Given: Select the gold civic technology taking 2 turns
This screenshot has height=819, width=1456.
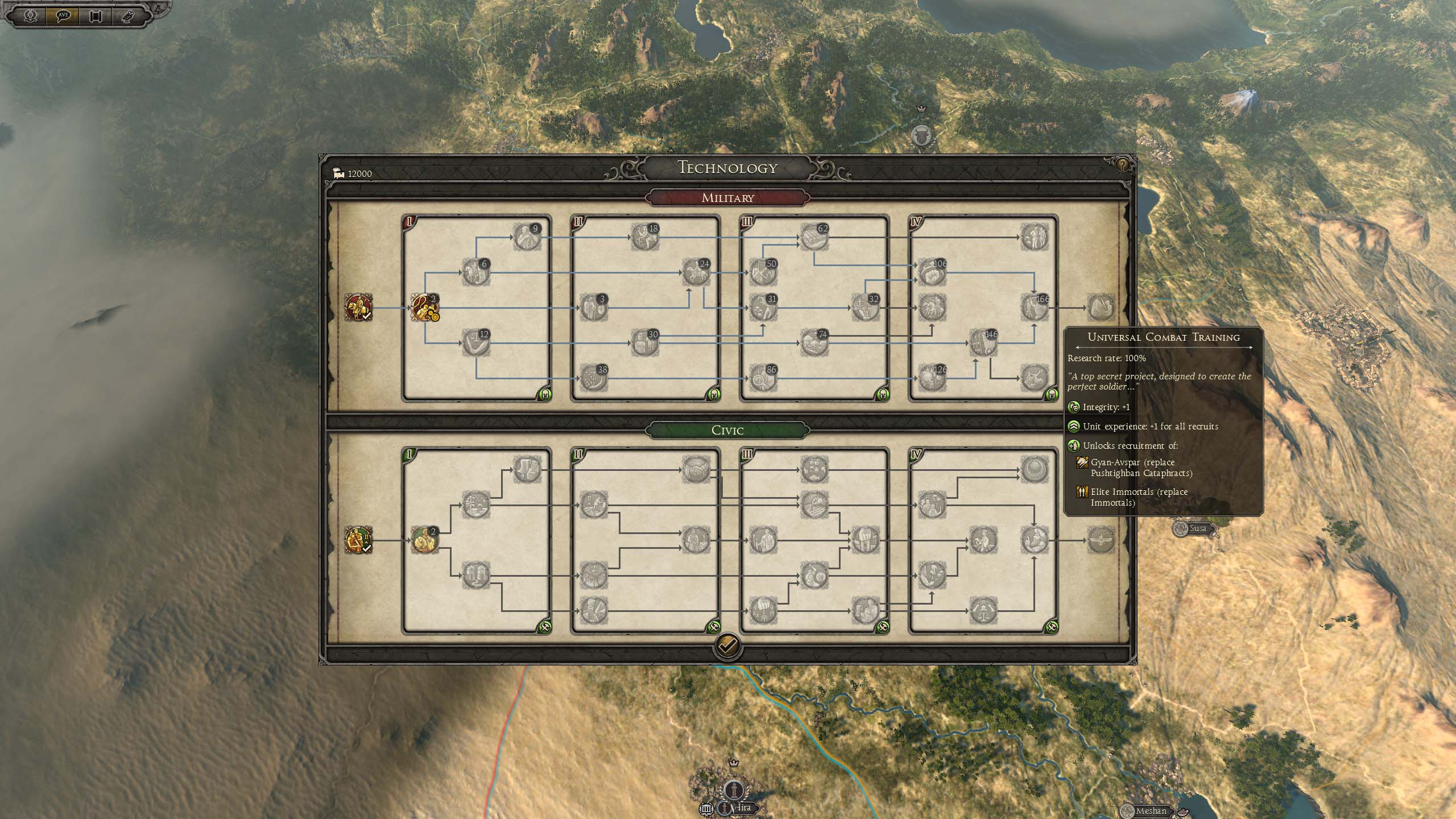Looking at the screenshot, I should 425,540.
